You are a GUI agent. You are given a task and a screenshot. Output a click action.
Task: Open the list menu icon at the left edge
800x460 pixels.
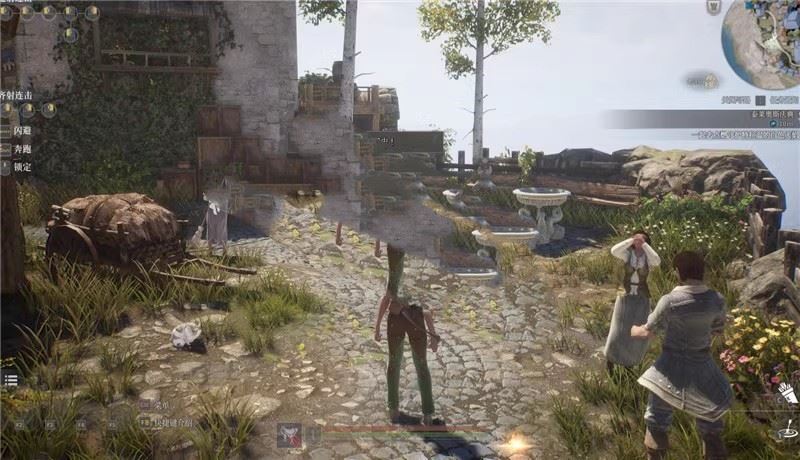[x=10, y=380]
